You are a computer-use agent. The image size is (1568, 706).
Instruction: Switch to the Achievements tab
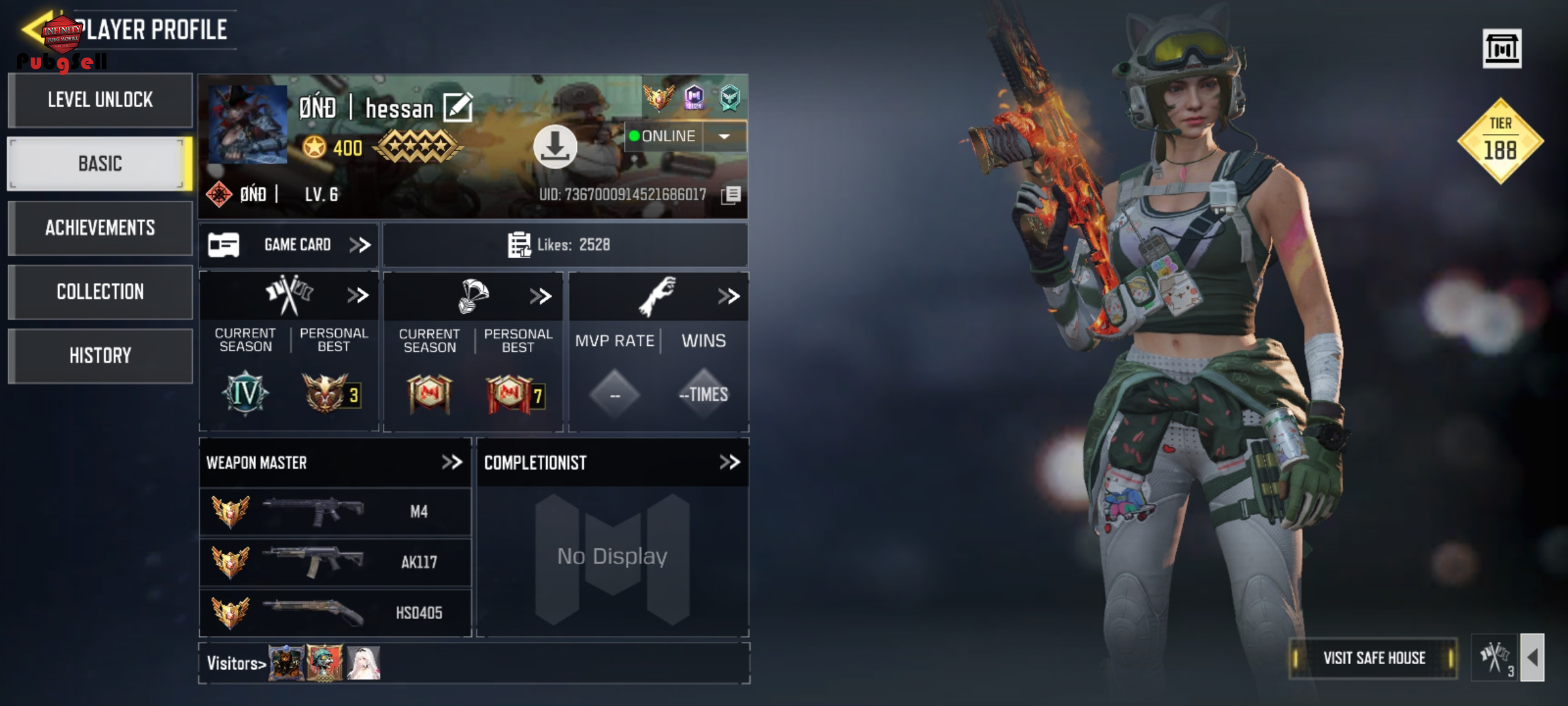tap(101, 228)
